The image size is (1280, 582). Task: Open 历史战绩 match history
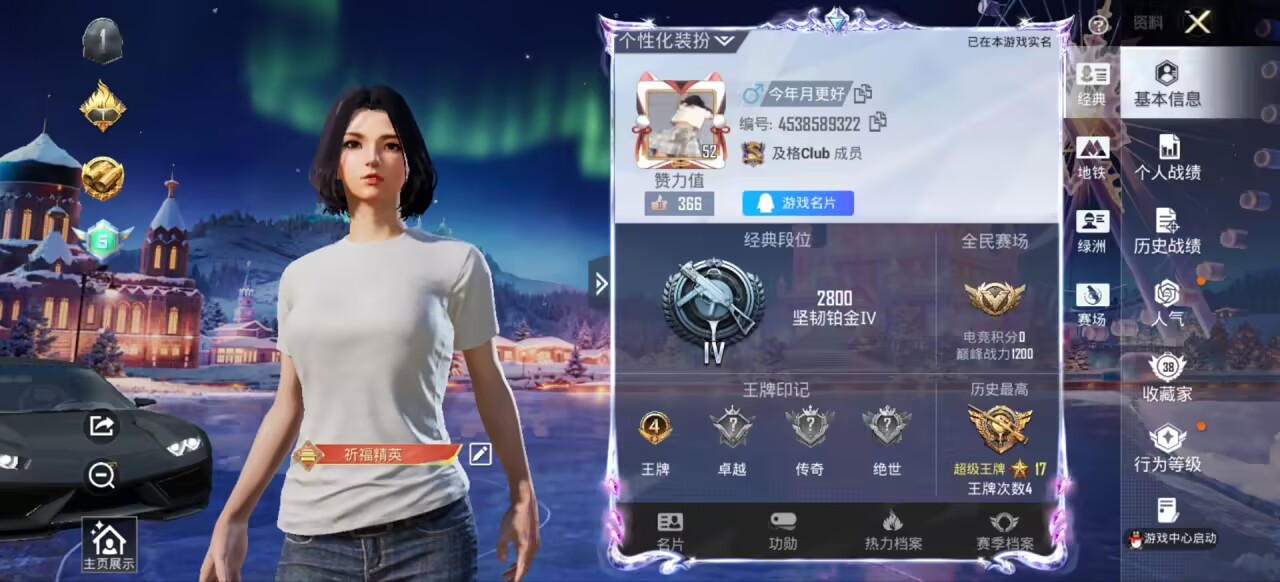(x=1167, y=231)
